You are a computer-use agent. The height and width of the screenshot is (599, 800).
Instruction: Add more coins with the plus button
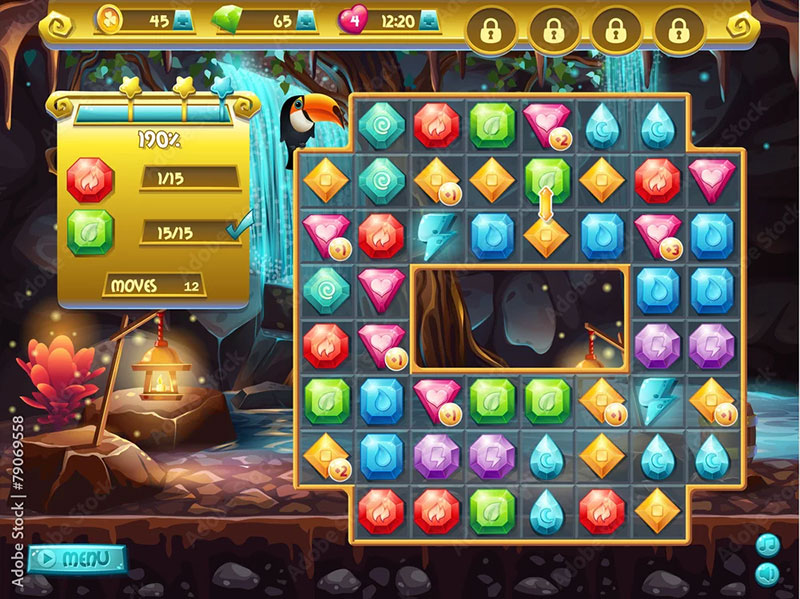[x=184, y=20]
